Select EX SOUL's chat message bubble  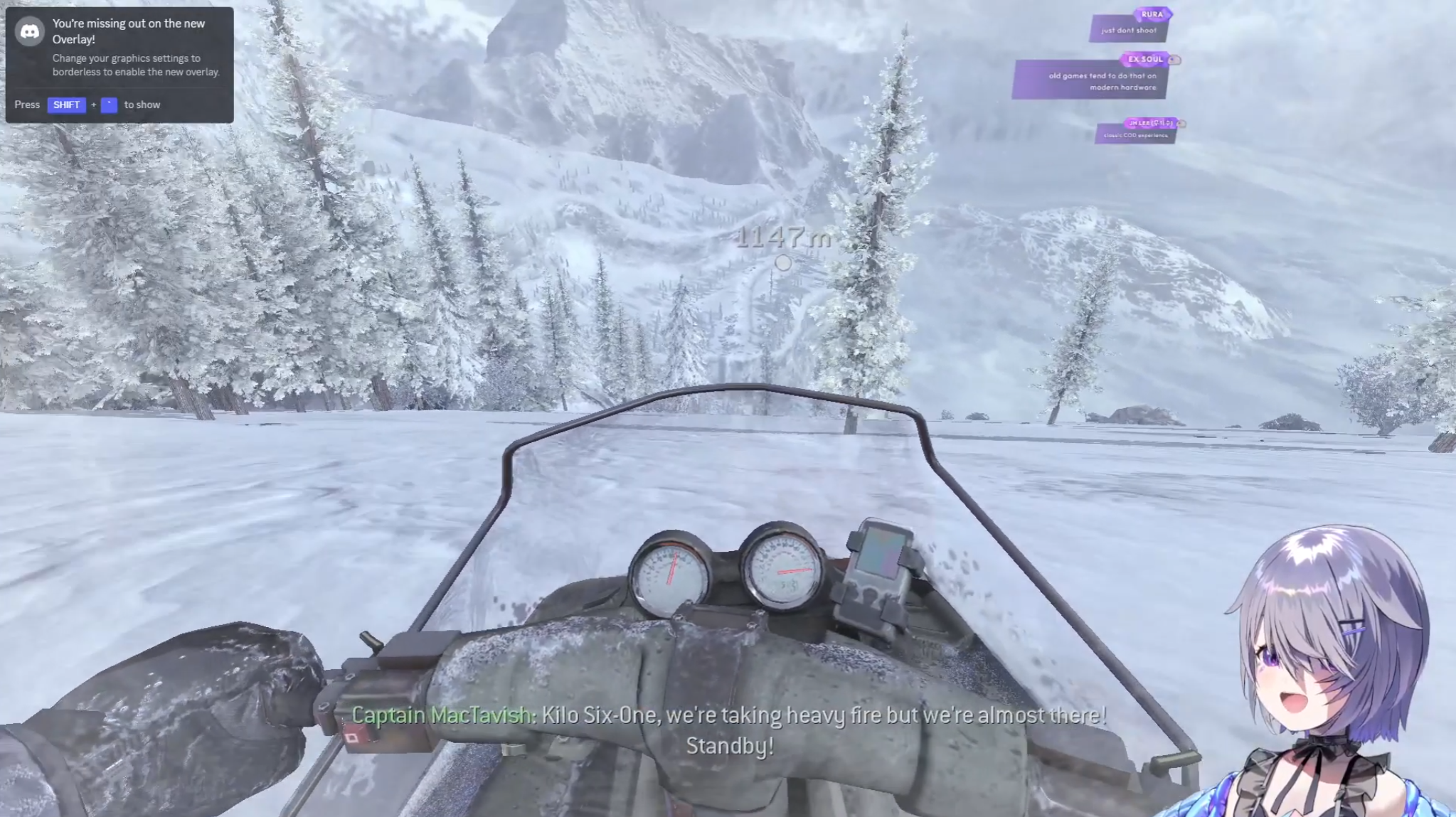1090,80
